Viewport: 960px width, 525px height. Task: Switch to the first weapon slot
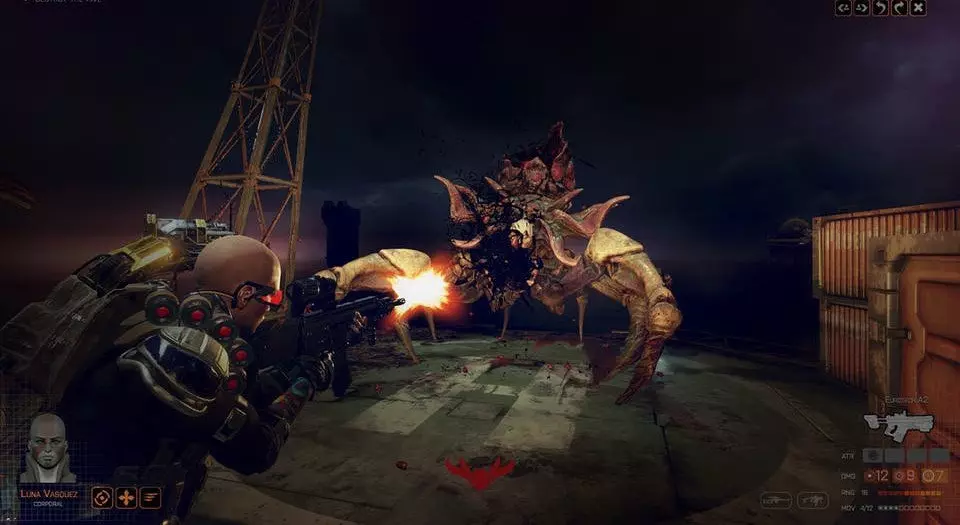click(776, 499)
